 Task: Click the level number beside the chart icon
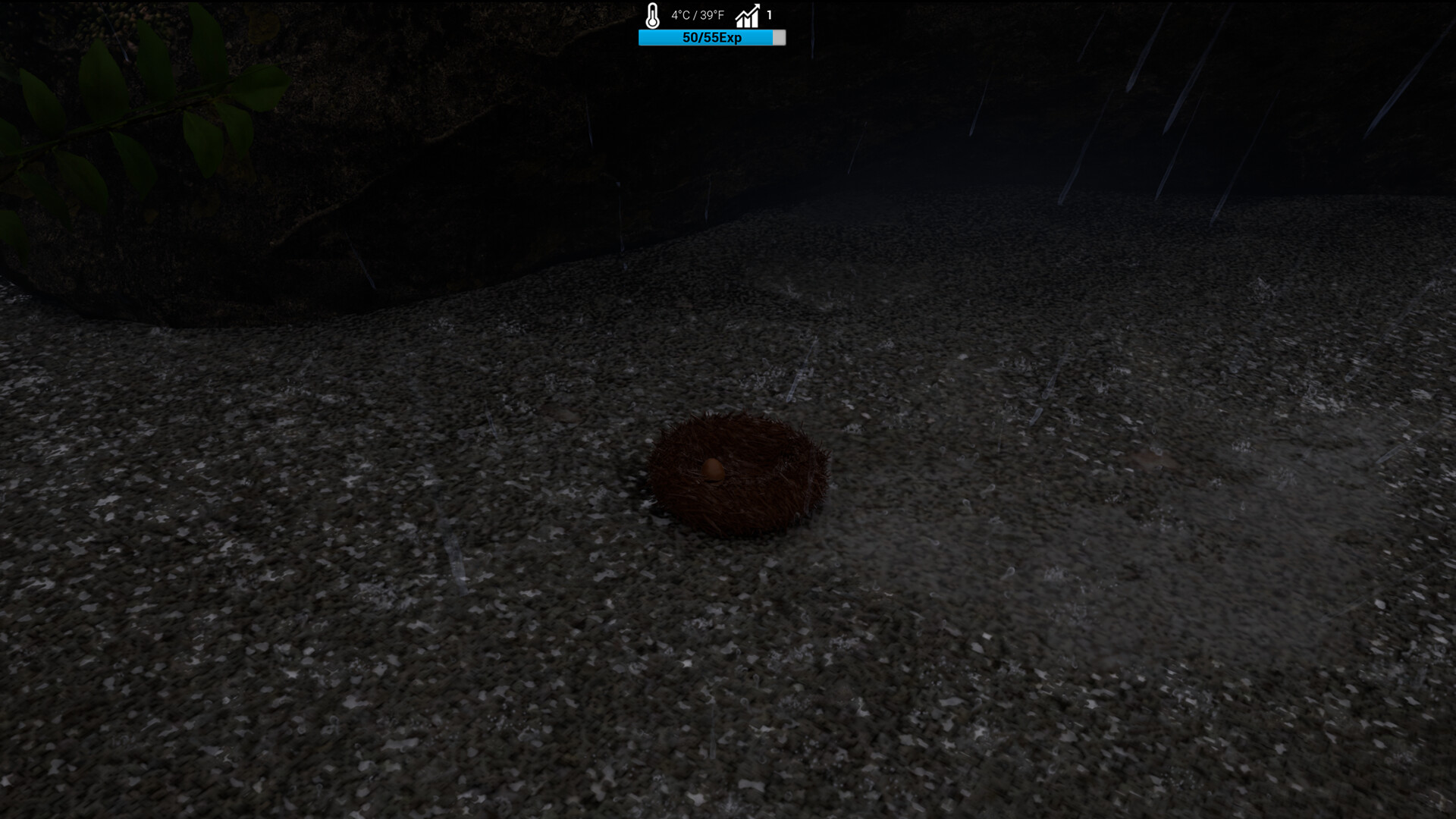tap(769, 14)
